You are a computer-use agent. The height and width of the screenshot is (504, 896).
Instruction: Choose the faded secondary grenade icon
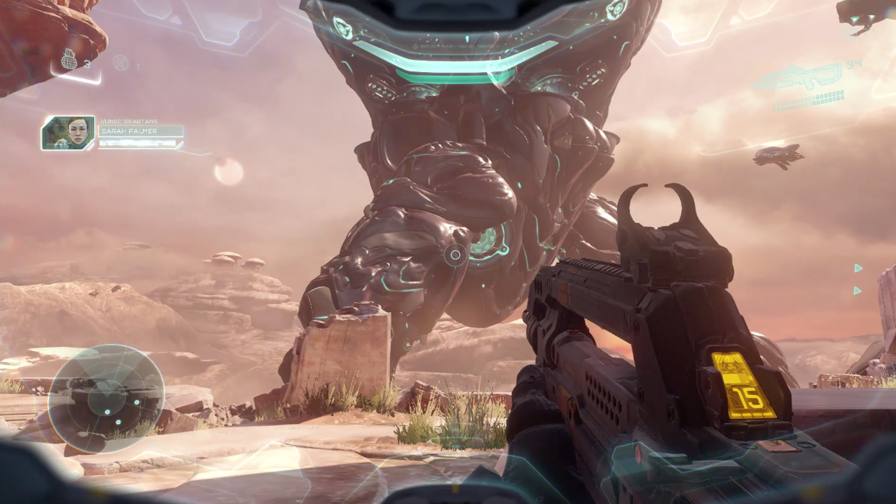tap(120, 63)
